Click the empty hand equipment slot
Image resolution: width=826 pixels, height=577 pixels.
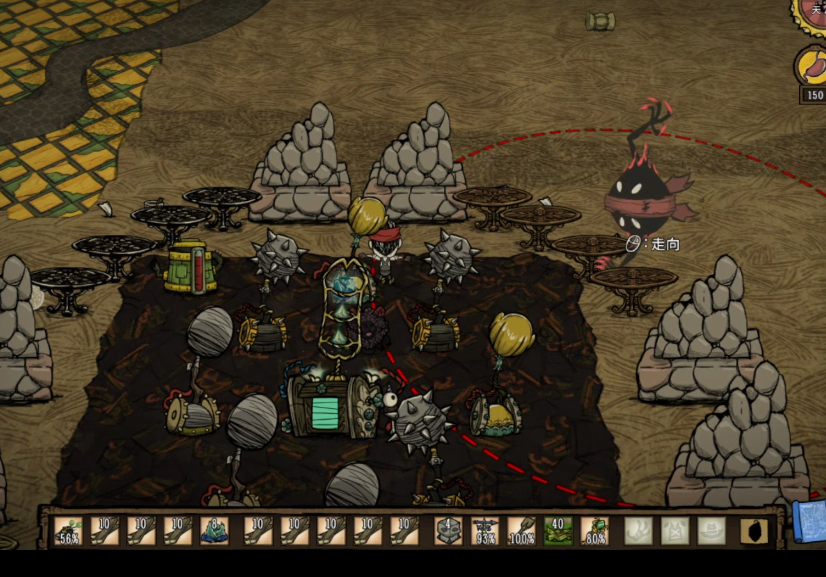(x=638, y=530)
